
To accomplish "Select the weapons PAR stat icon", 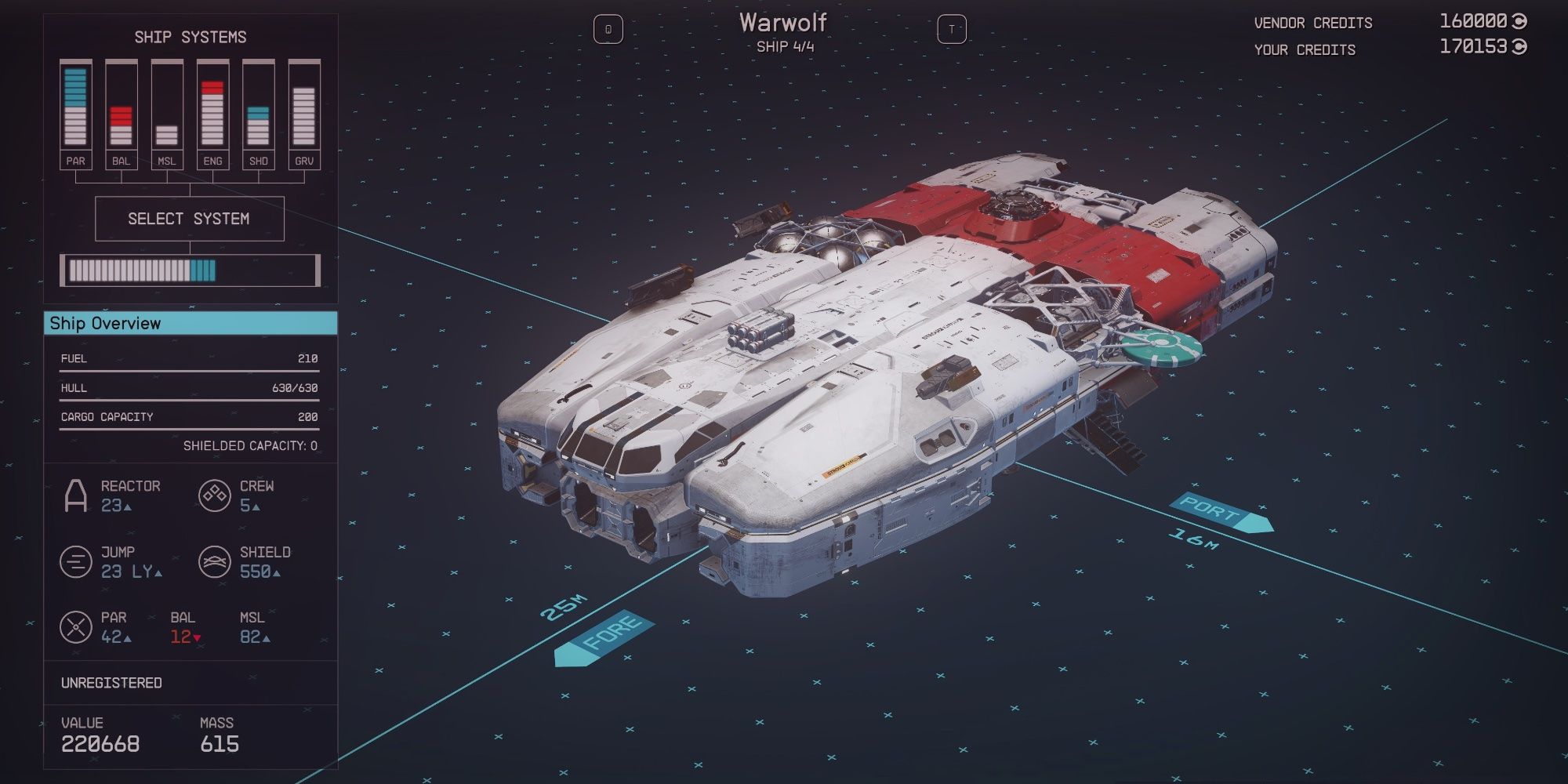I will click(75, 626).
